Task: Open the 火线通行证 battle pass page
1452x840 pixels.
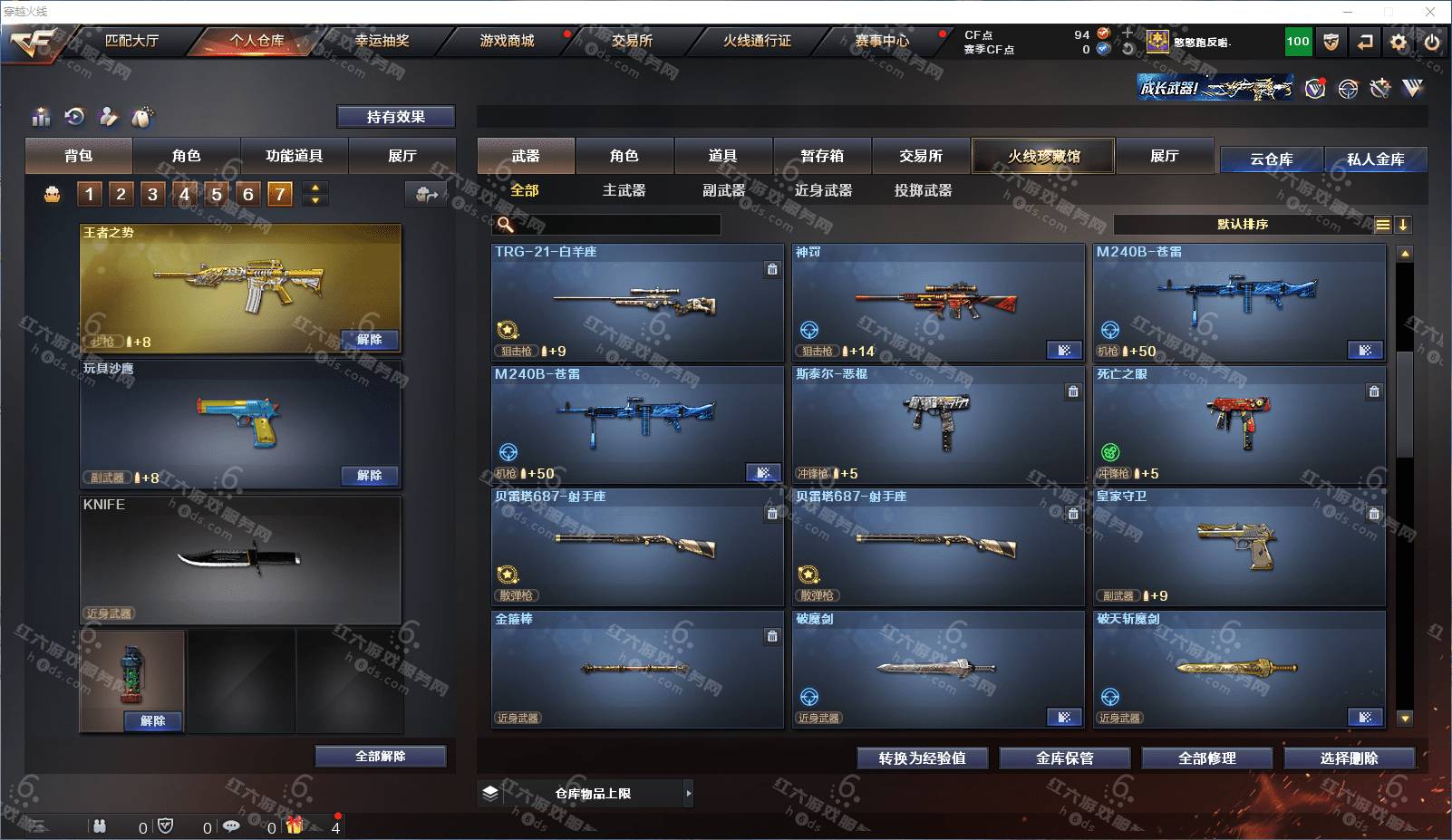Action: (757, 41)
